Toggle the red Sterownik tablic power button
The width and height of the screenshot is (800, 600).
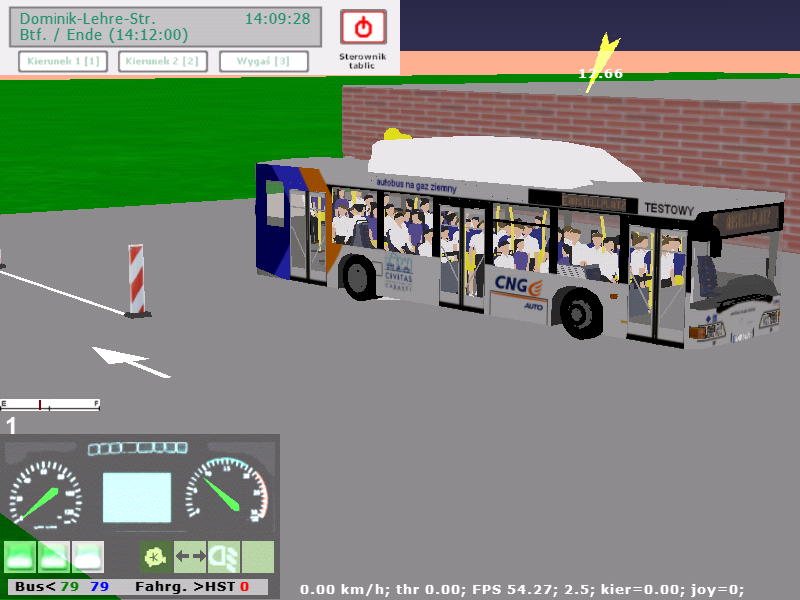point(363,27)
